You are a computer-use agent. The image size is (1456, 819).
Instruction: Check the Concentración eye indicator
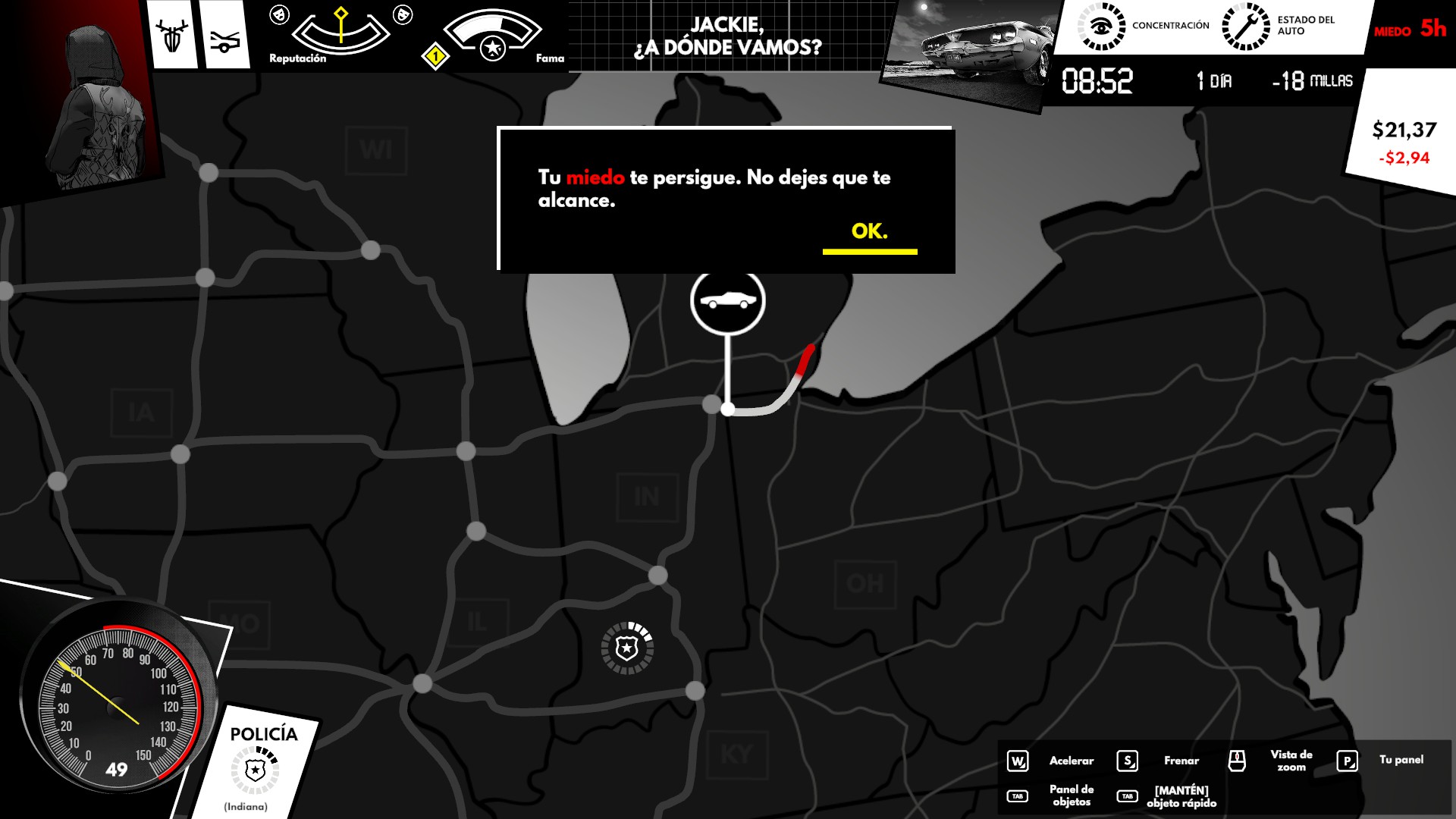click(1101, 26)
